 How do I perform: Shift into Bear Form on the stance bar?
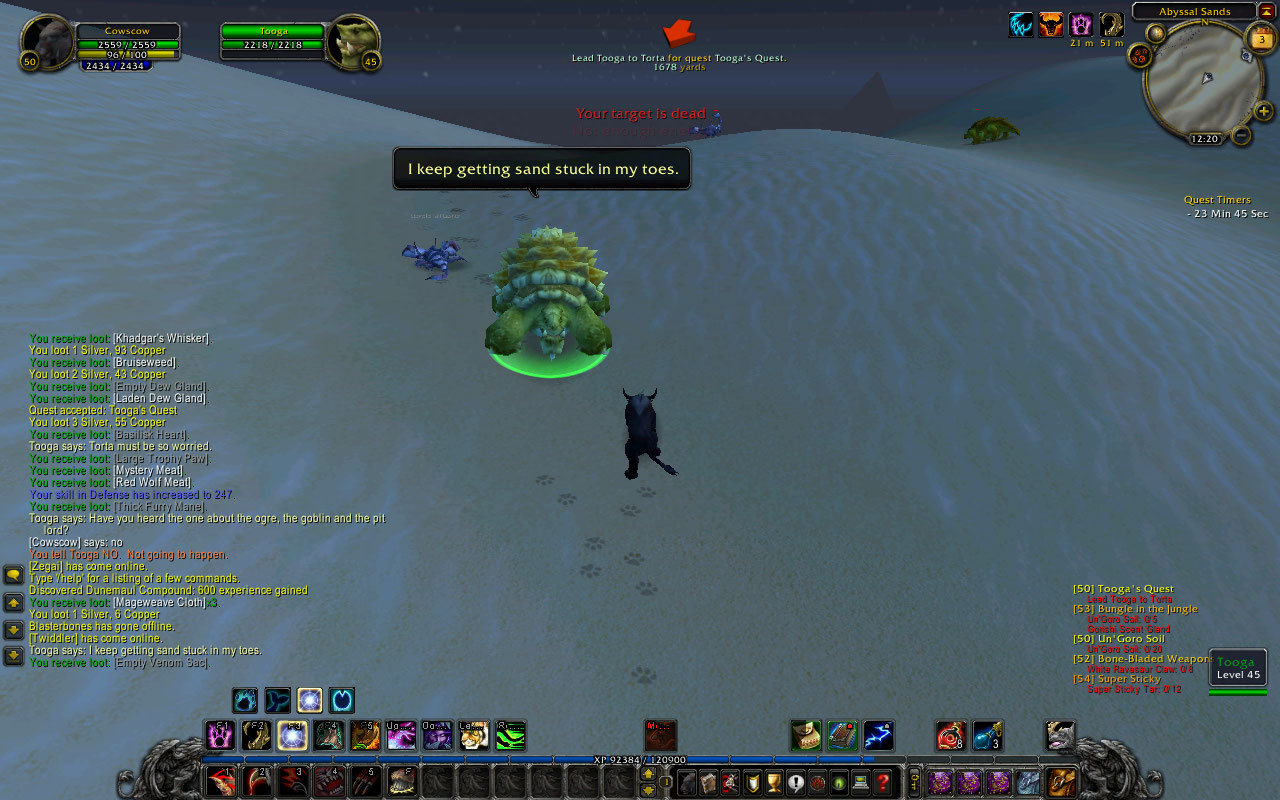click(244, 700)
